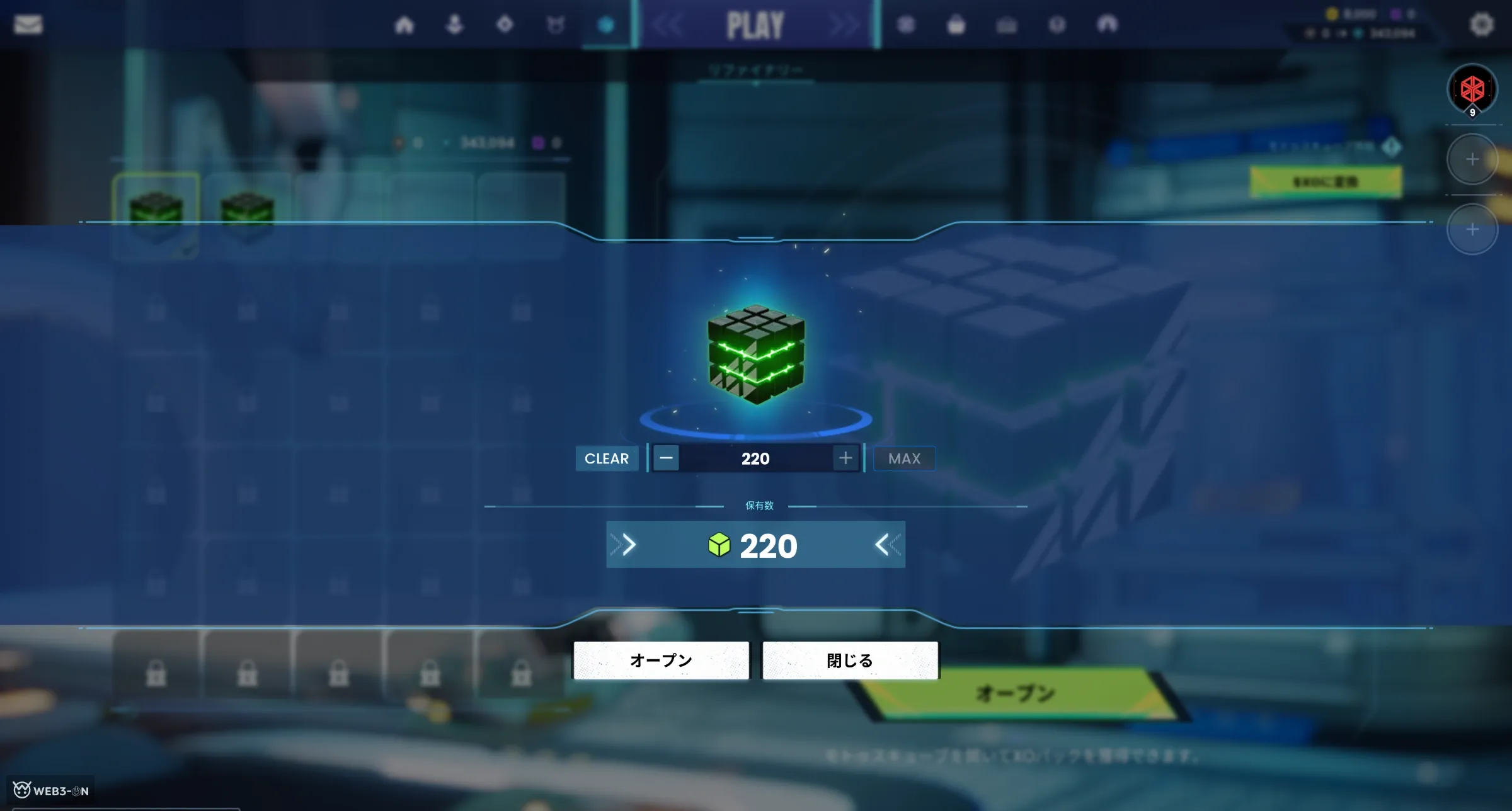The width and height of the screenshot is (1512, 811).
Task: Open the shopping bag store icon
Action: (x=956, y=24)
